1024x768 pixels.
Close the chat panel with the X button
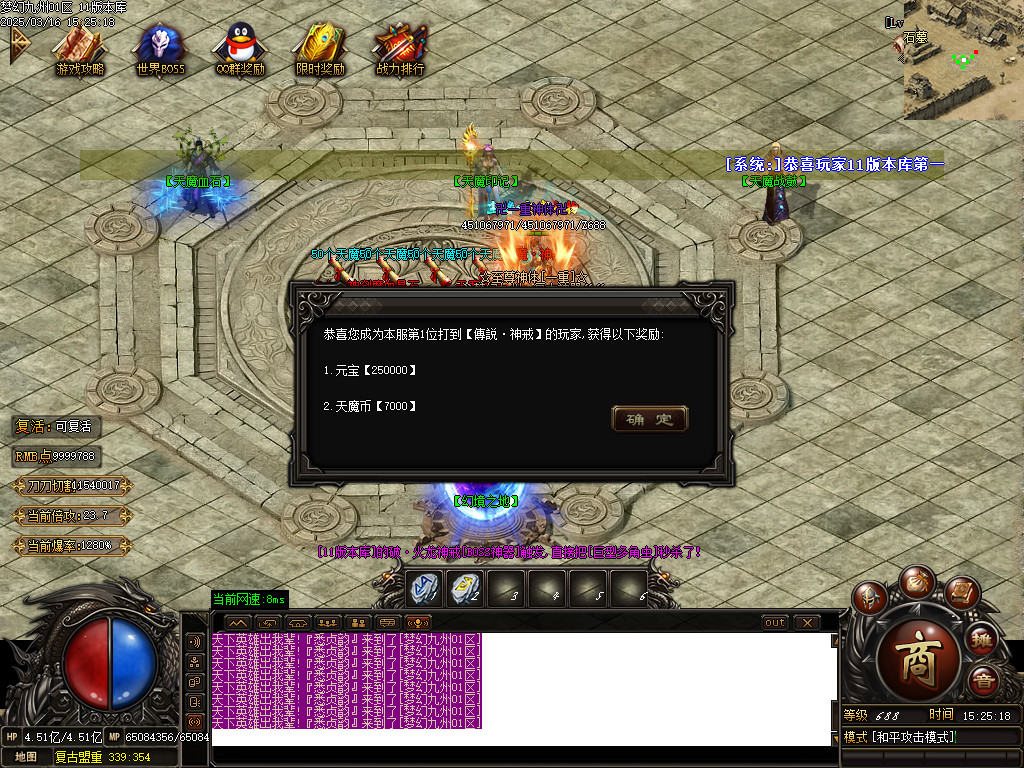(806, 622)
